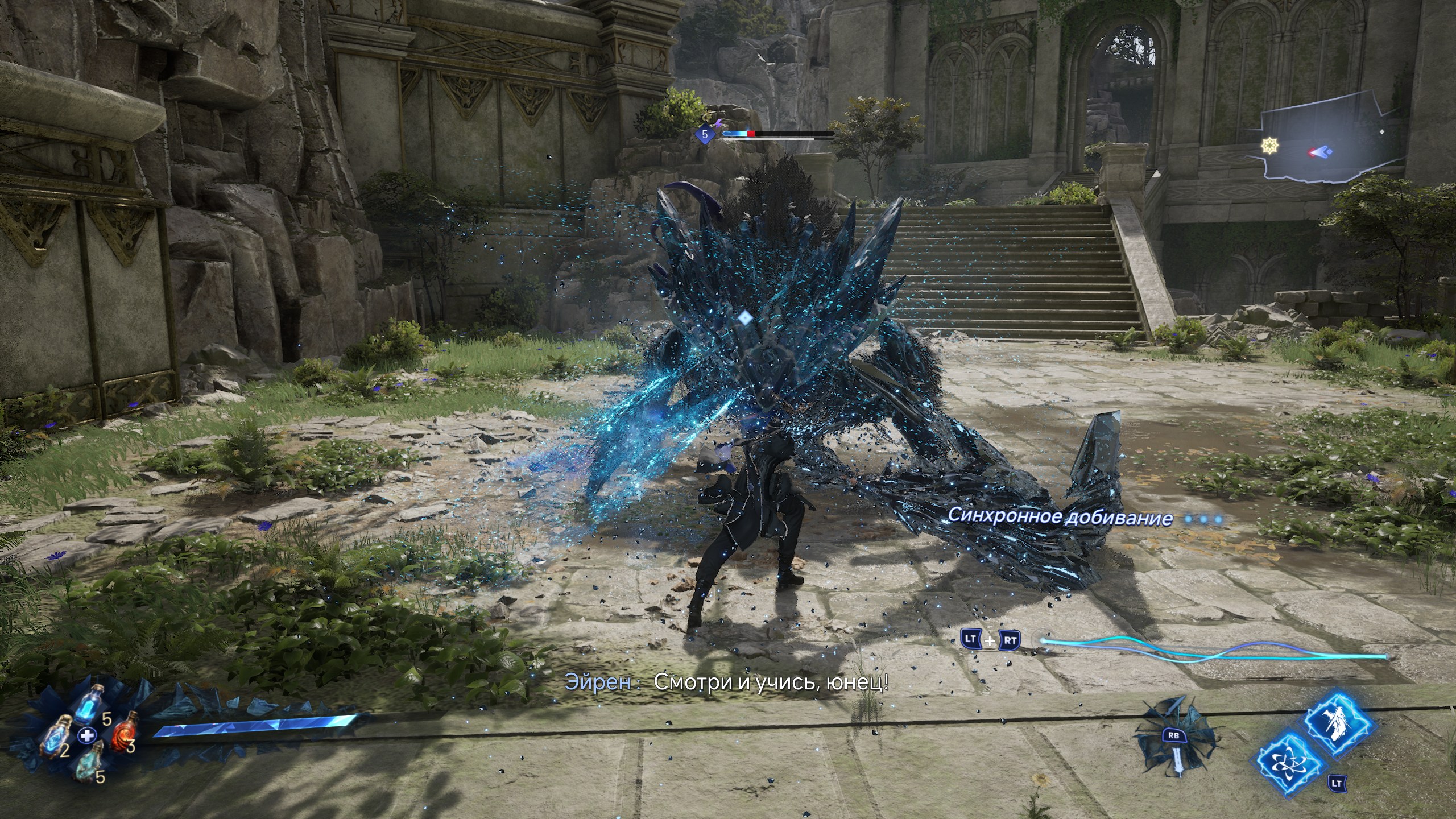The height and width of the screenshot is (819, 1456).
Task: Click the white lock-on diamond on the enemy
Action: [x=744, y=318]
